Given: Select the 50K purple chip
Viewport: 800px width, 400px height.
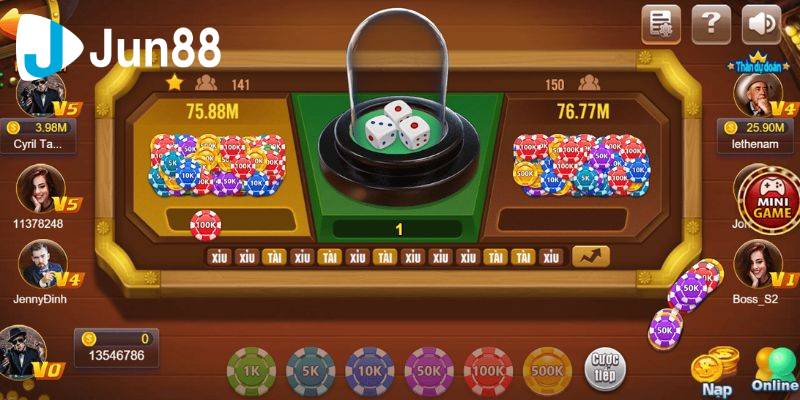Looking at the screenshot, I should coord(430,371).
